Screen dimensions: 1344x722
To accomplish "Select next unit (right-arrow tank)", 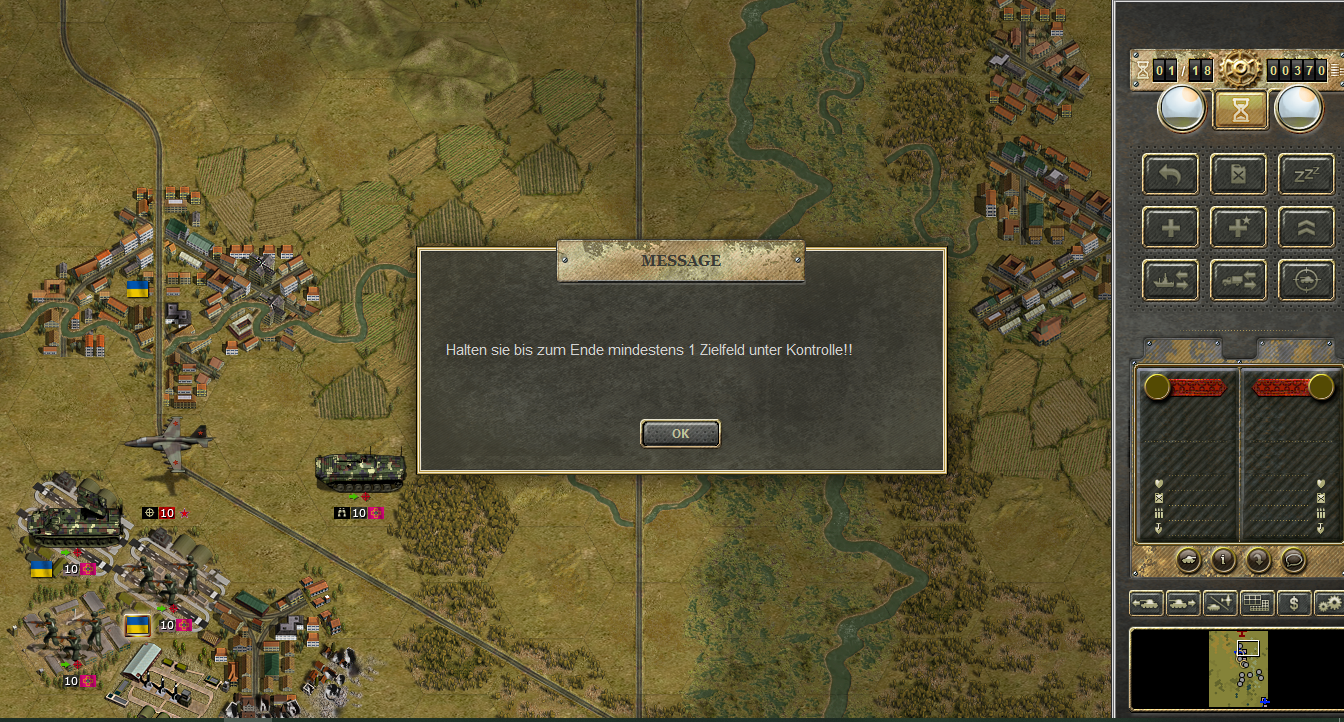I will pyautogui.click(x=1182, y=603).
